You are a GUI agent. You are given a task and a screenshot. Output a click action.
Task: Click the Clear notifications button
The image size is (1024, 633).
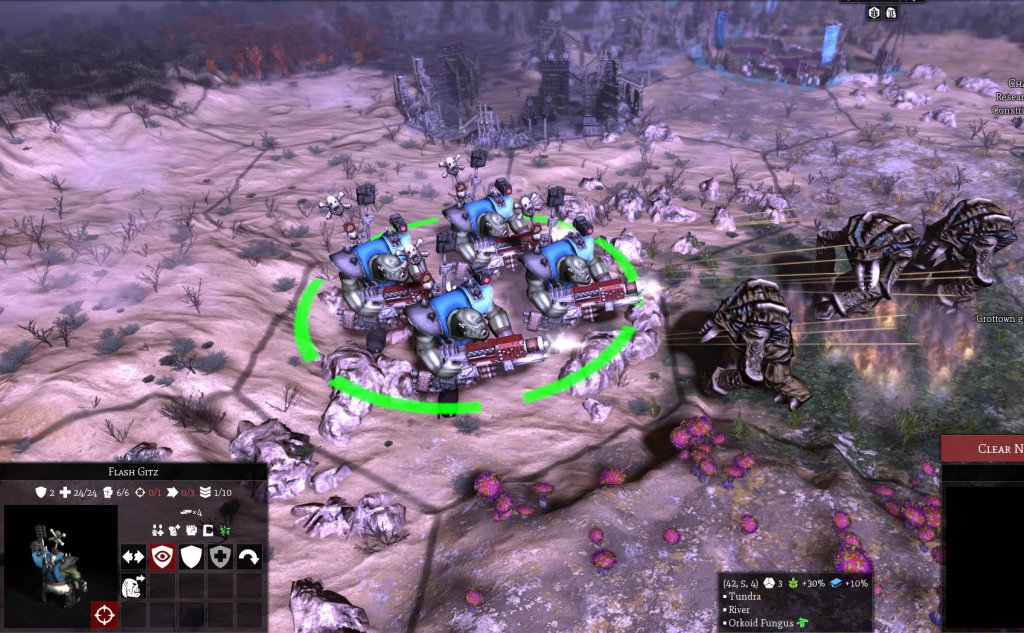(983, 449)
